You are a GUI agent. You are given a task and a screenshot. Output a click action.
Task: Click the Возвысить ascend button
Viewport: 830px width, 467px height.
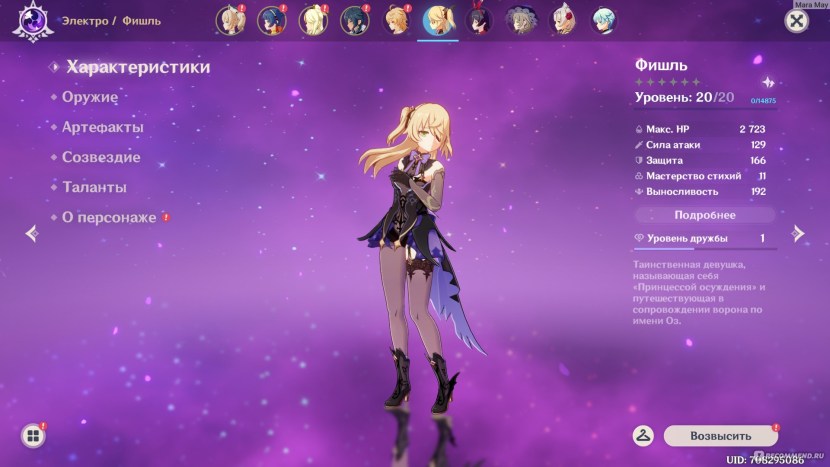tap(720, 435)
